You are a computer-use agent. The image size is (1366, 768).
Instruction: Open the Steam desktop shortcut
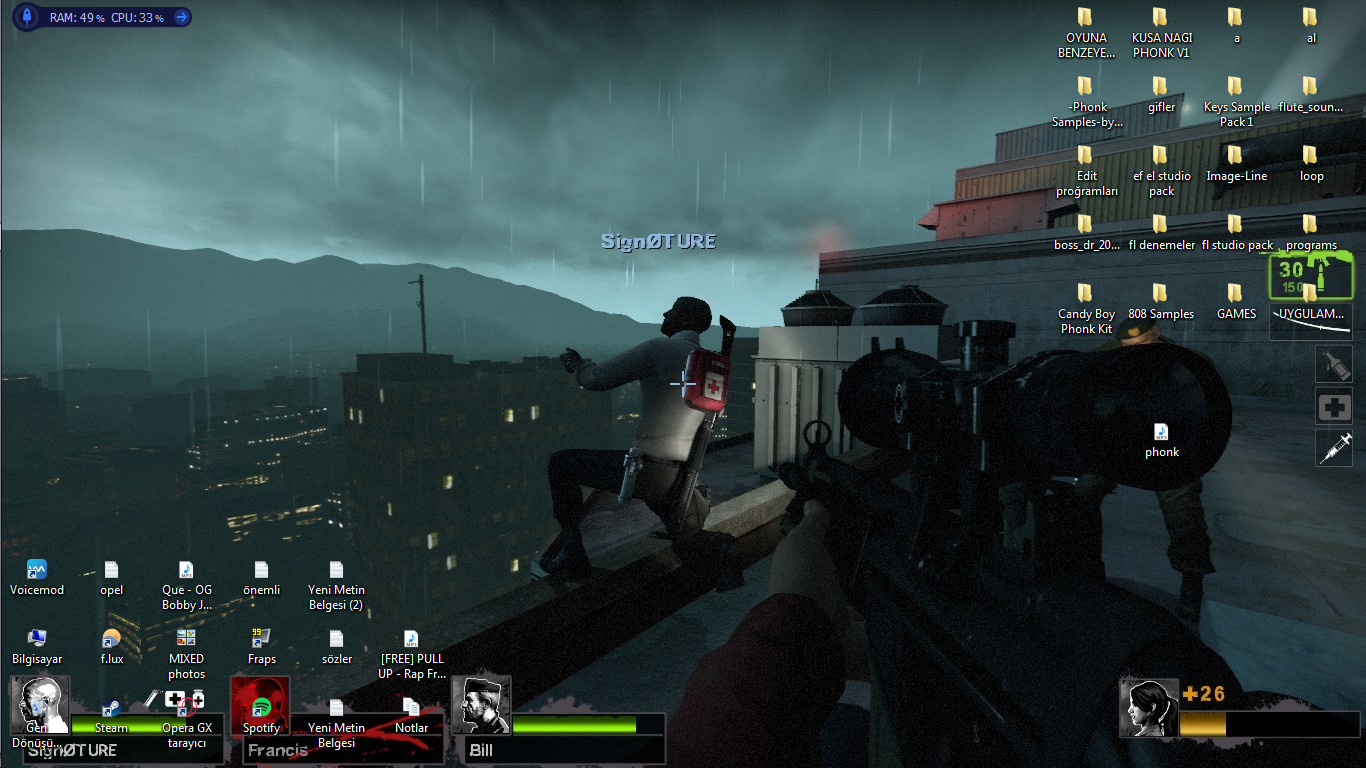(111, 712)
